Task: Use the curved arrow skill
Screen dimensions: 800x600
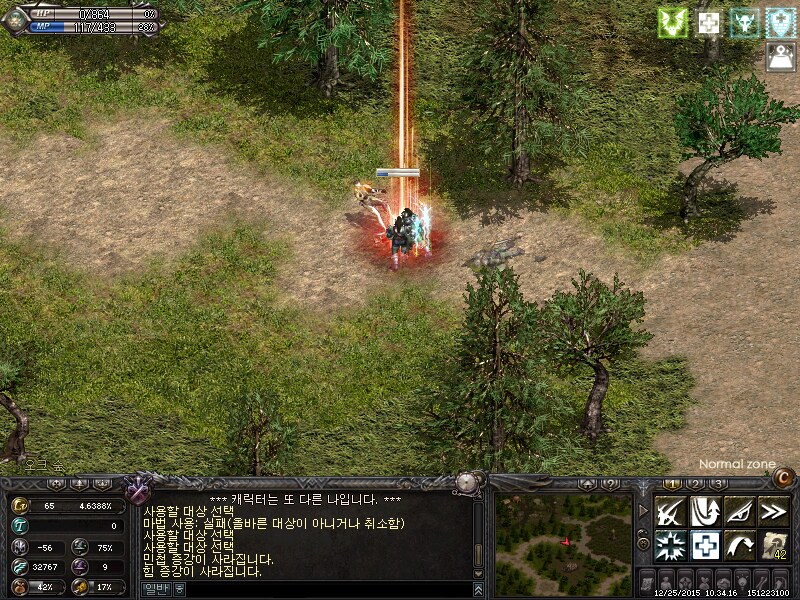Action: tap(739, 545)
